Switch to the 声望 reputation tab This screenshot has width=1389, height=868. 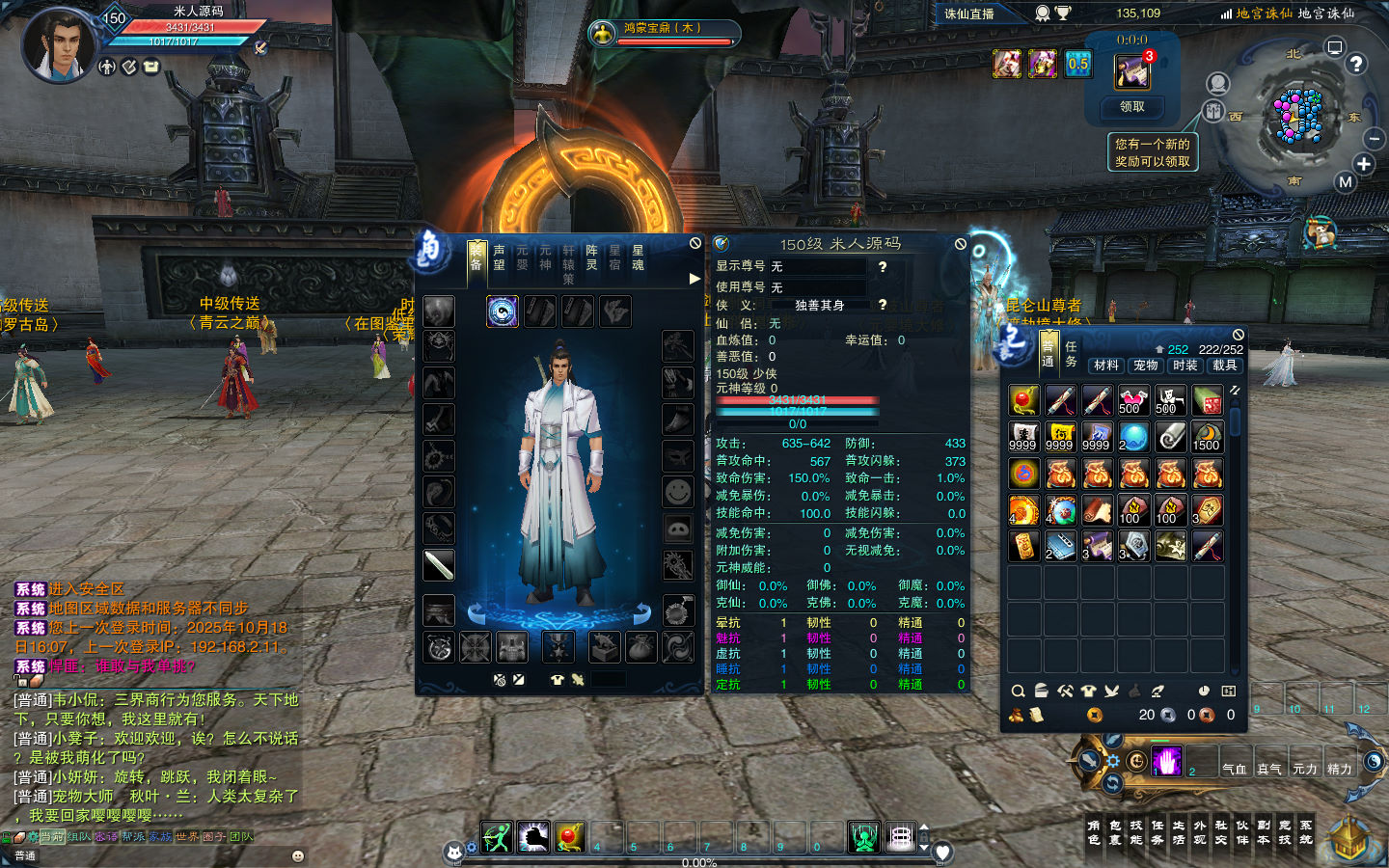[x=499, y=258]
